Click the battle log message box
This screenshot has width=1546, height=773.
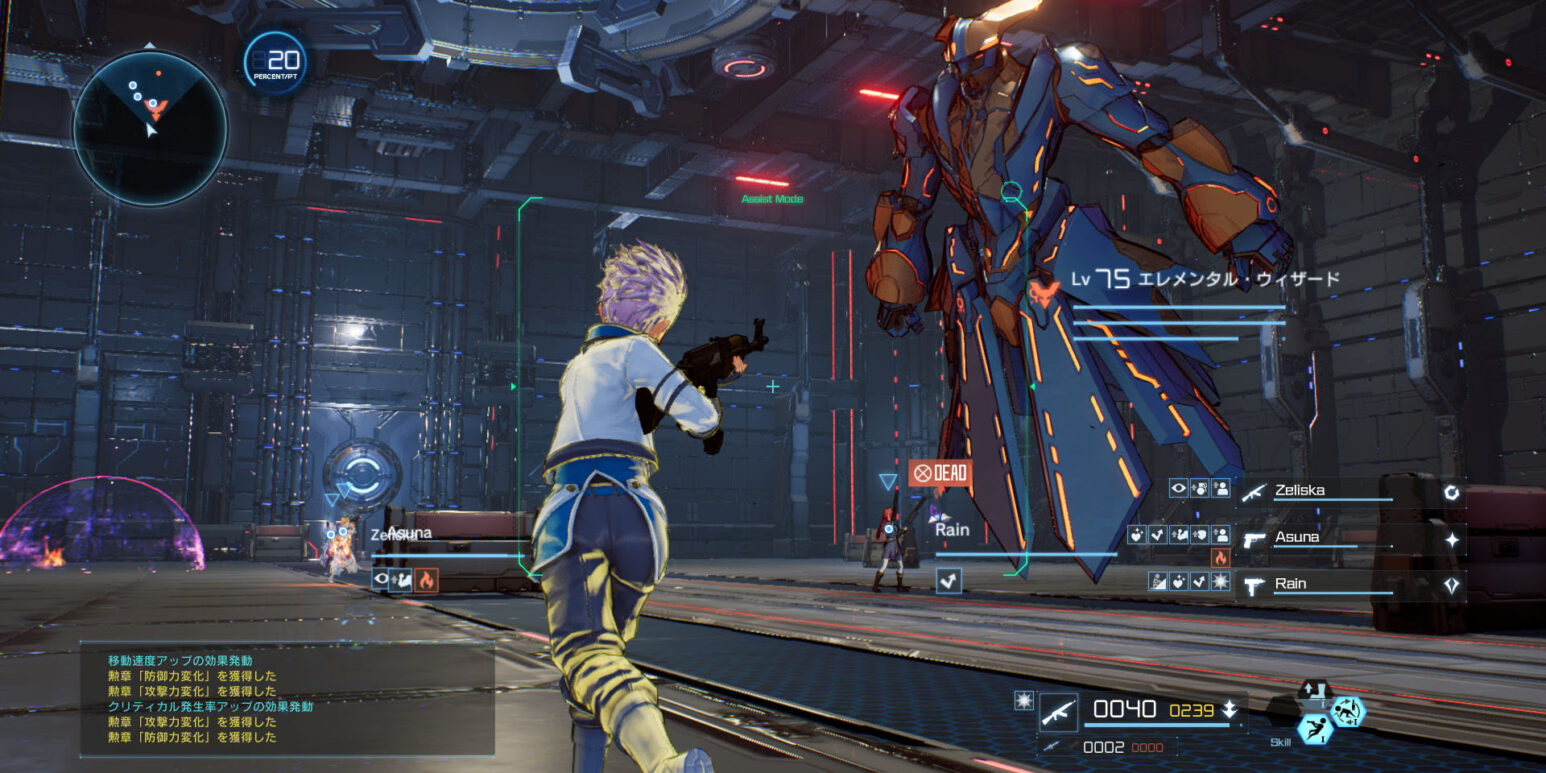(x=287, y=698)
